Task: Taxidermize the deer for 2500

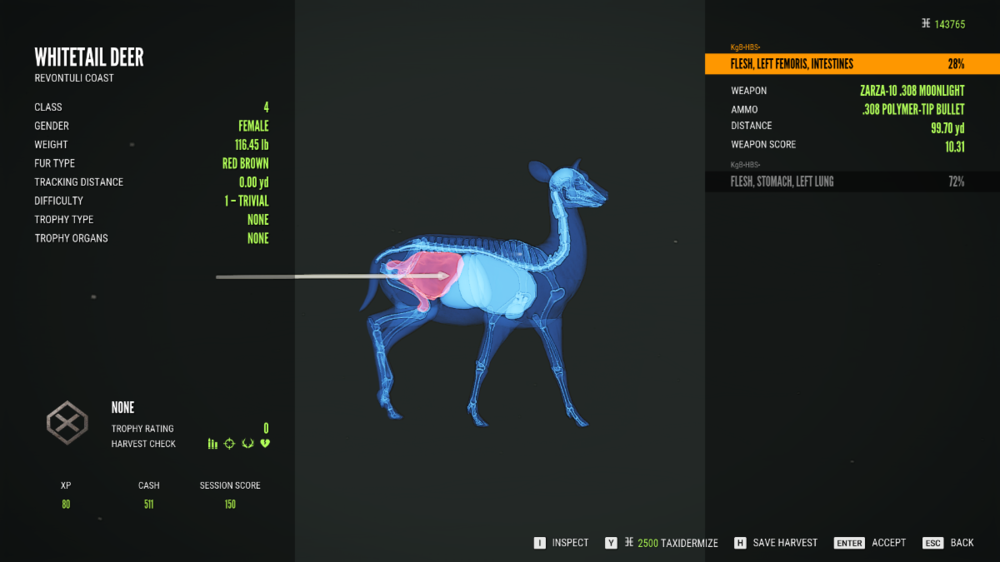Action: pos(662,543)
